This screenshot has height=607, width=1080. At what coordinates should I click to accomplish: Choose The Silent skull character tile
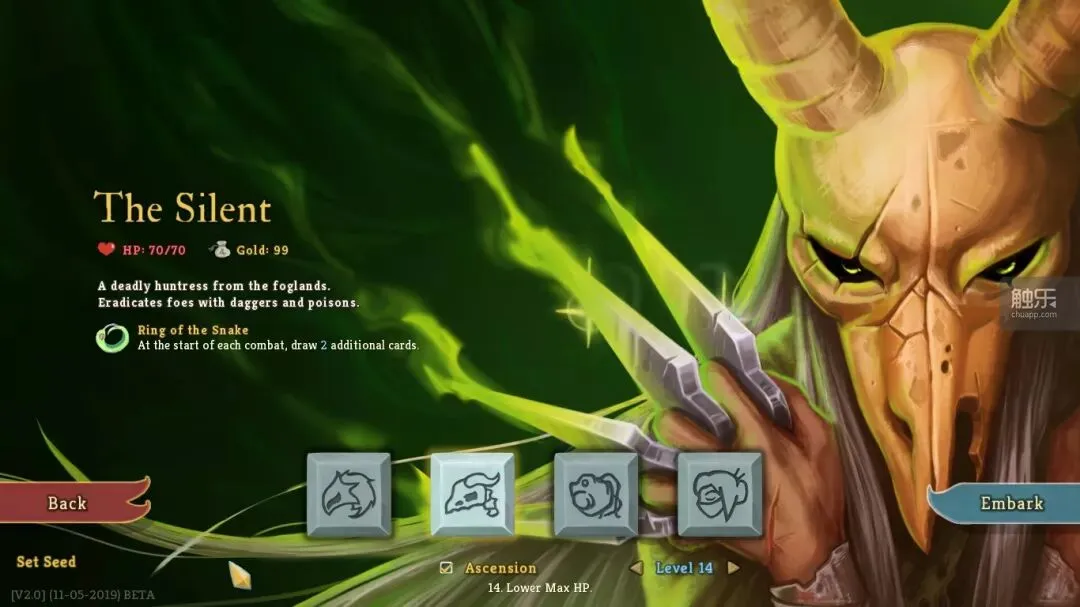click(x=472, y=494)
